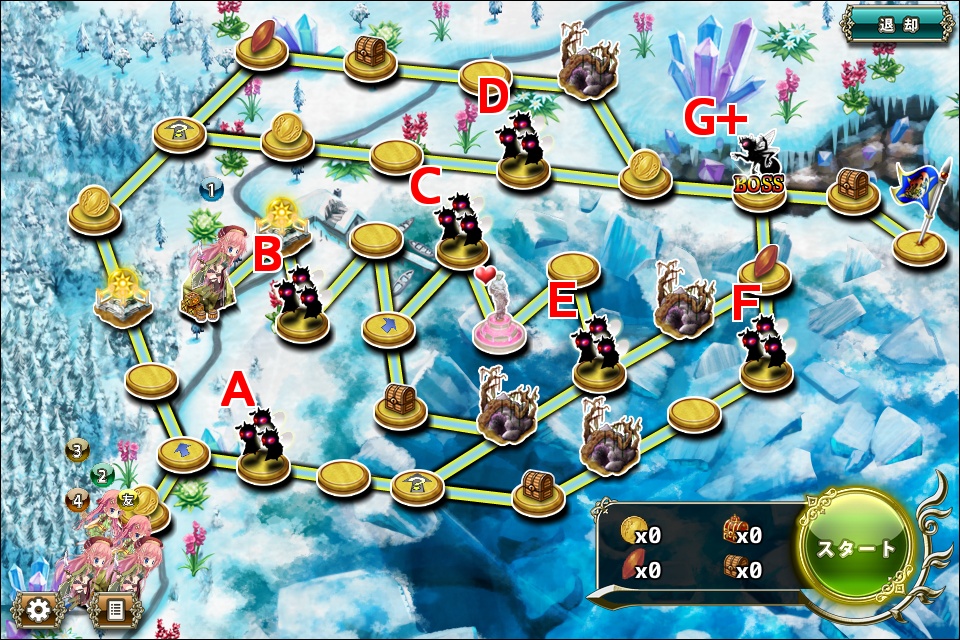Select the blue flag goal node
This screenshot has height=640, width=960.
click(918, 218)
